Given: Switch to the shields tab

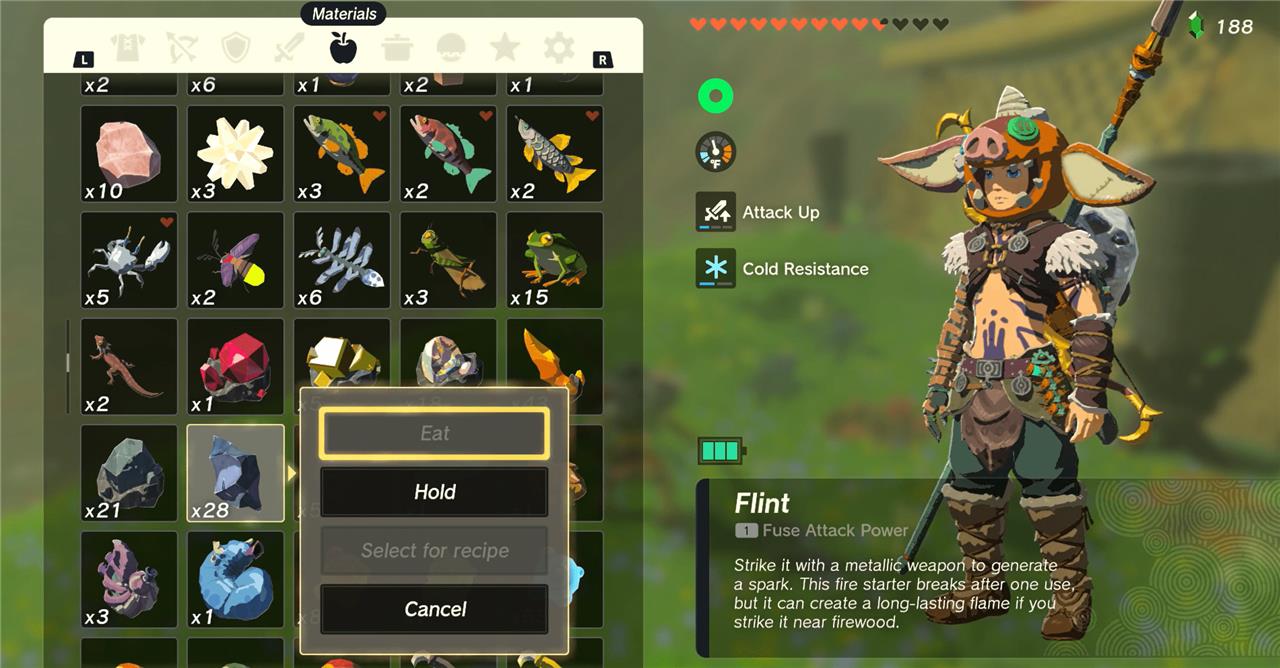Looking at the screenshot, I should click(x=236, y=48).
